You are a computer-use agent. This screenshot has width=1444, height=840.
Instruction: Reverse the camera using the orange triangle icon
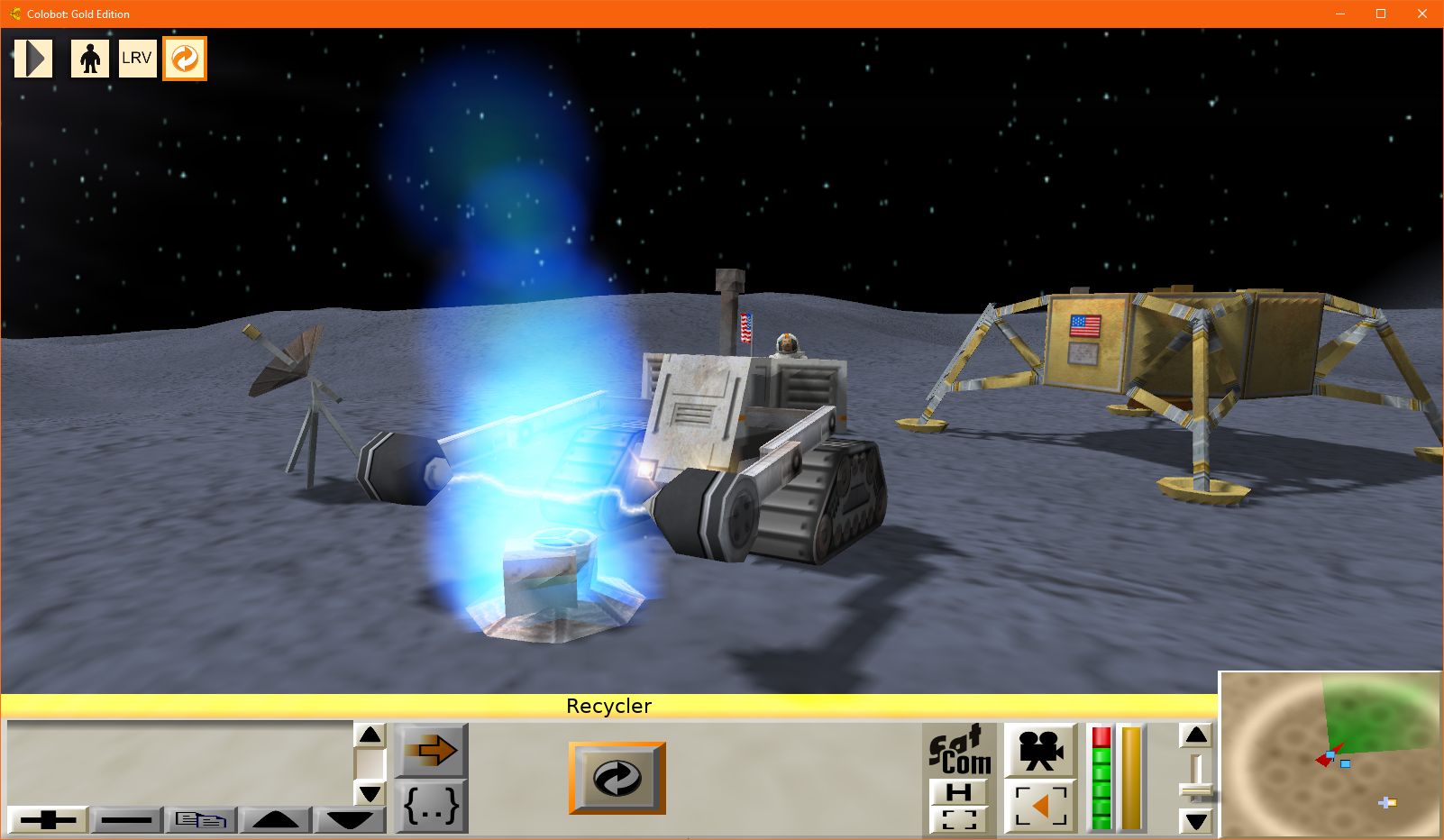point(1041,805)
